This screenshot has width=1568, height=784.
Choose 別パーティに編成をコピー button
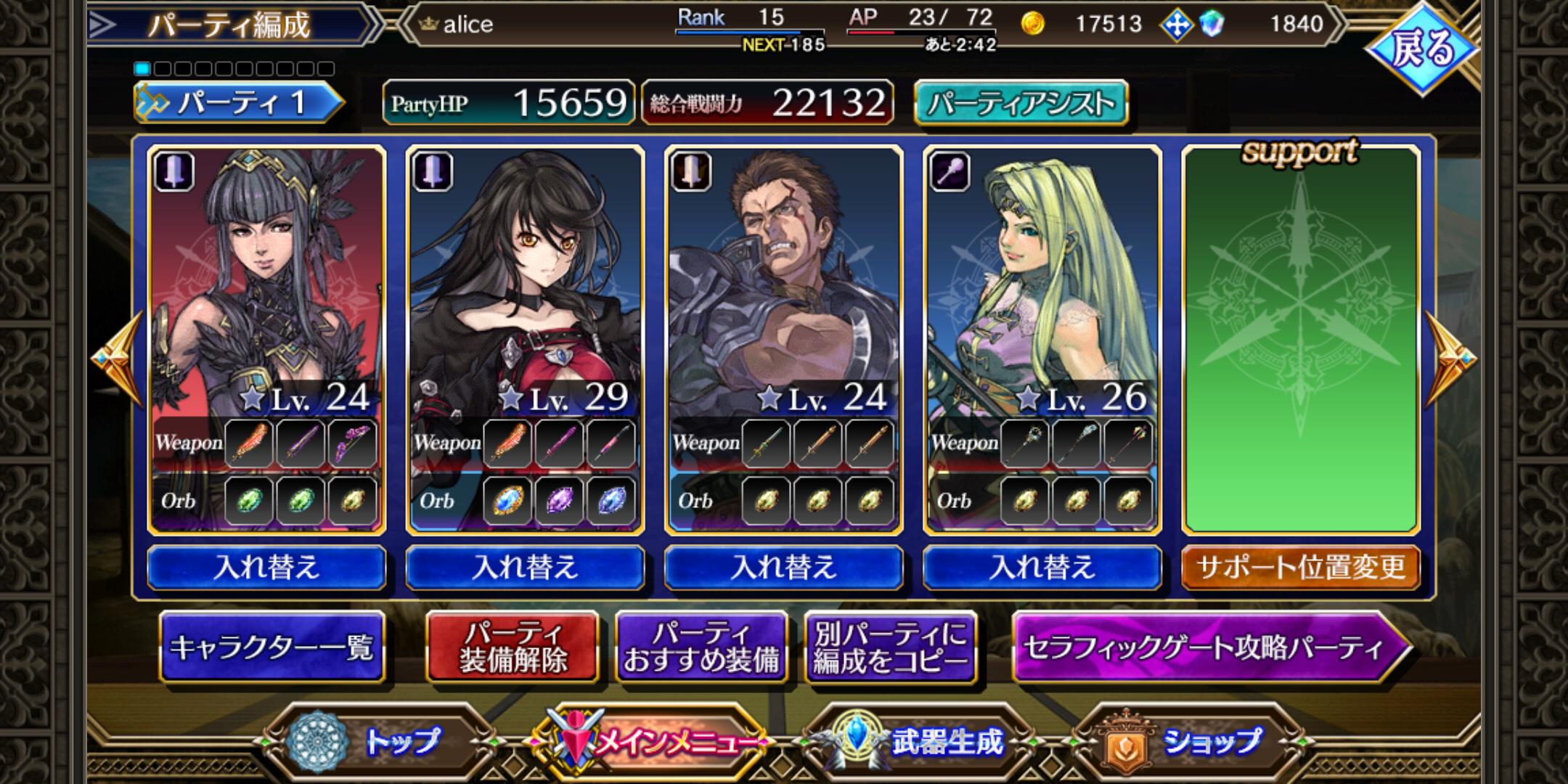(x=890, y=647)
